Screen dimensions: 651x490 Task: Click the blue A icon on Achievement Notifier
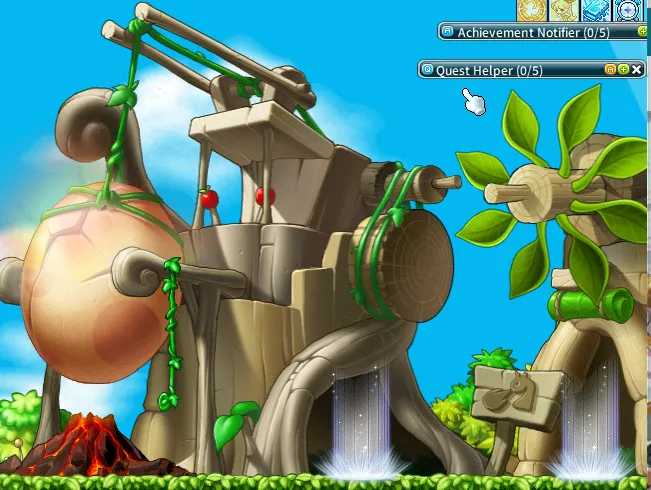447,32
